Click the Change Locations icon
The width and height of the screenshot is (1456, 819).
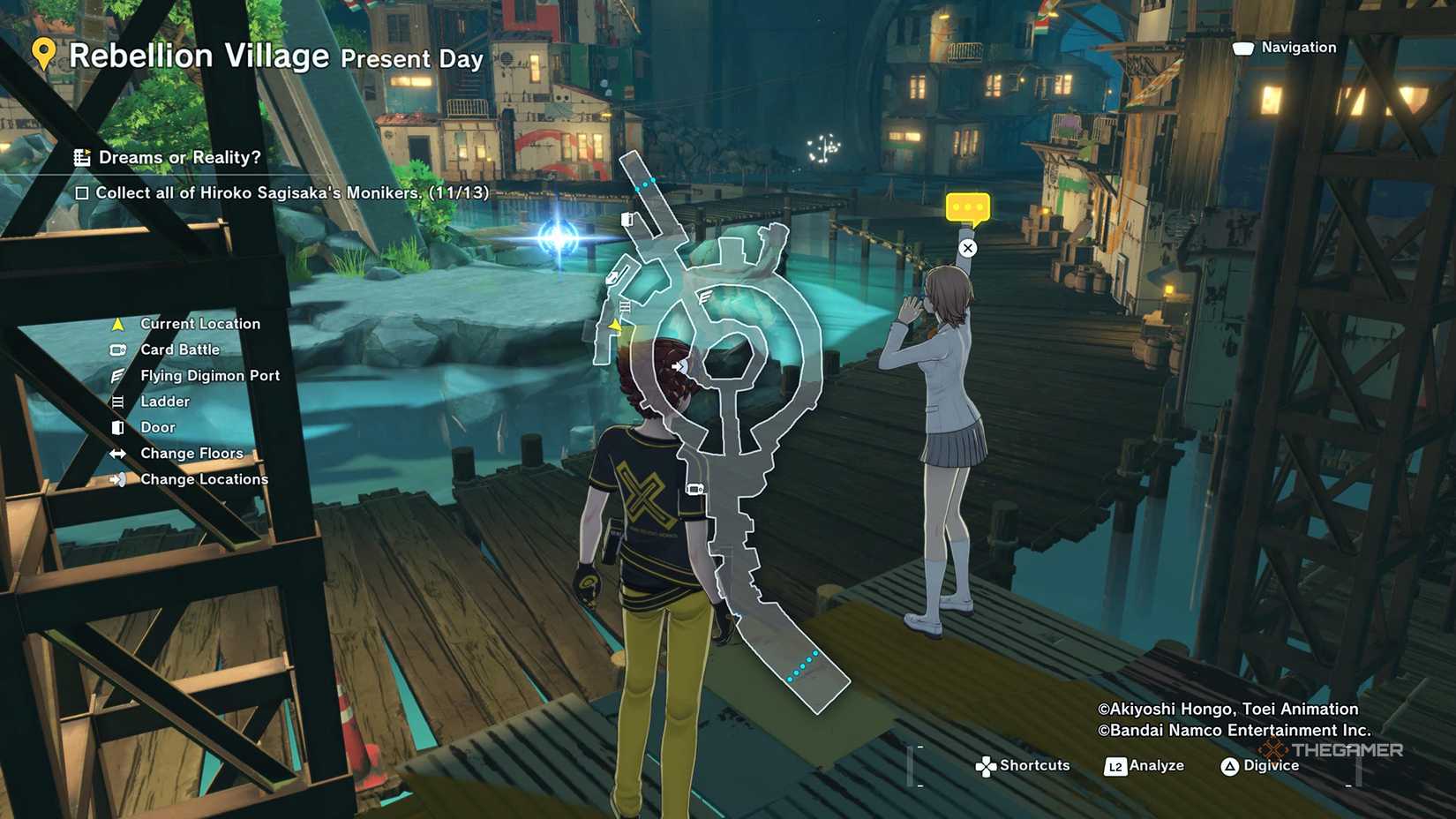(117, 478)
